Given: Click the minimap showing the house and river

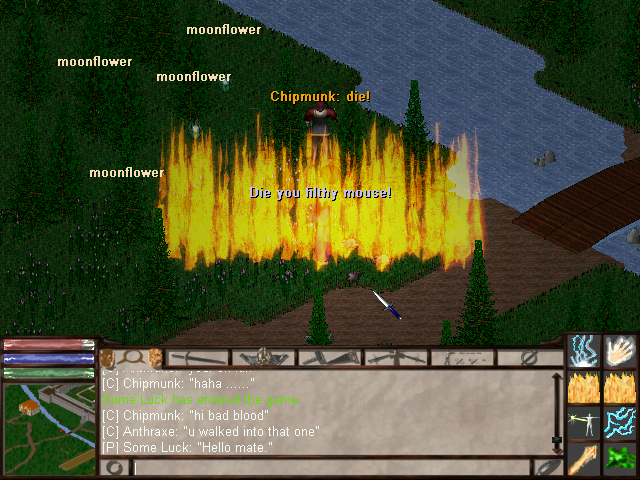Looking at the screenshot, I should coord(48,419).
